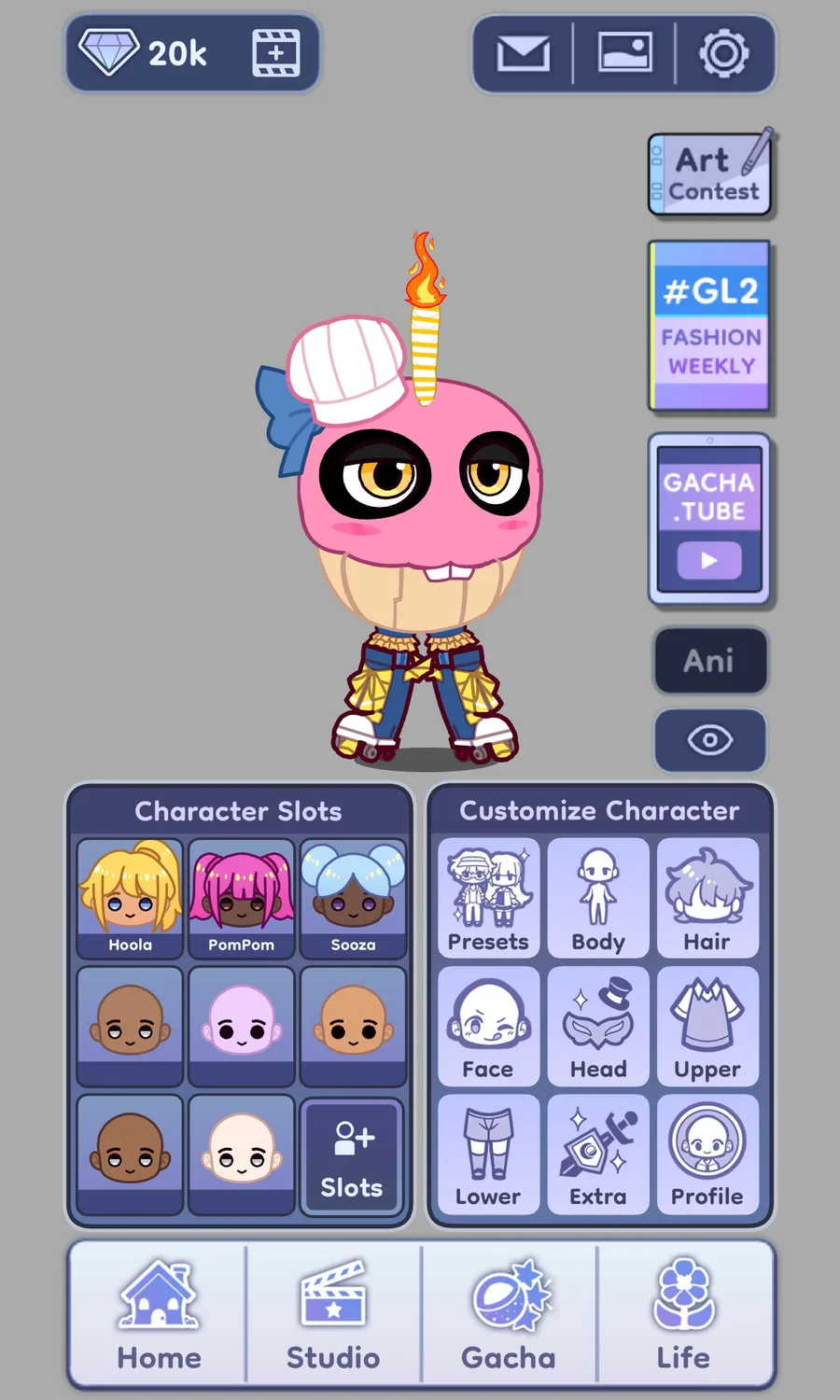
Task: Add more character Slots
Action: (352, 1156)
